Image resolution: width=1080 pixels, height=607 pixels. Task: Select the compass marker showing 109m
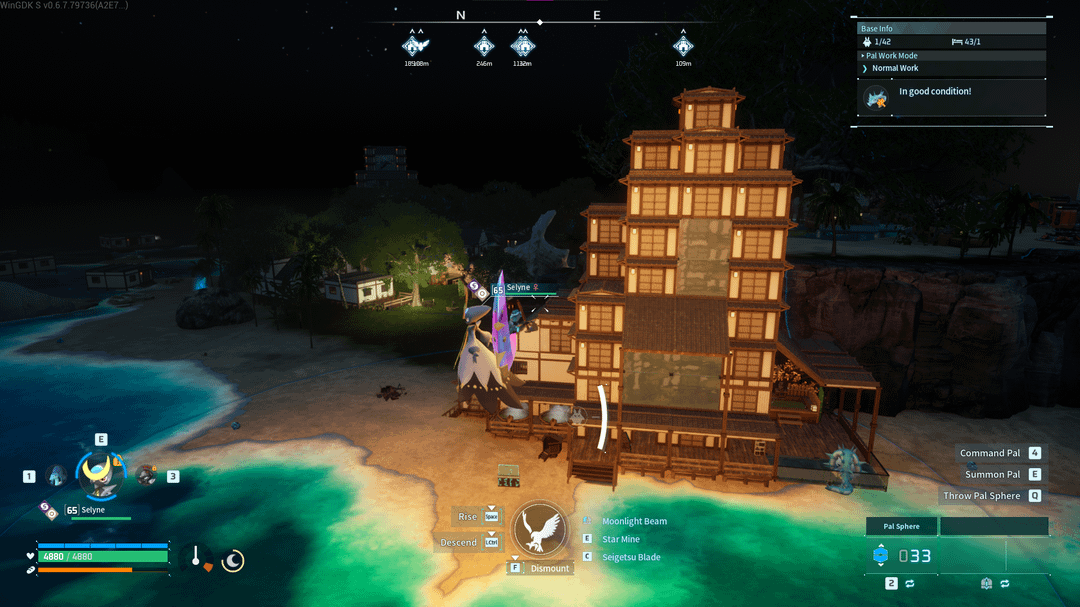coord(683,46)
